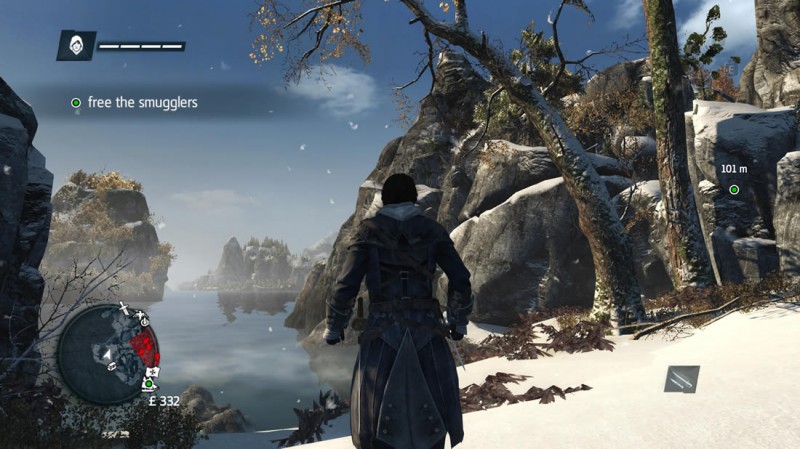Select the equipped weapon icon

pos(682,379)
